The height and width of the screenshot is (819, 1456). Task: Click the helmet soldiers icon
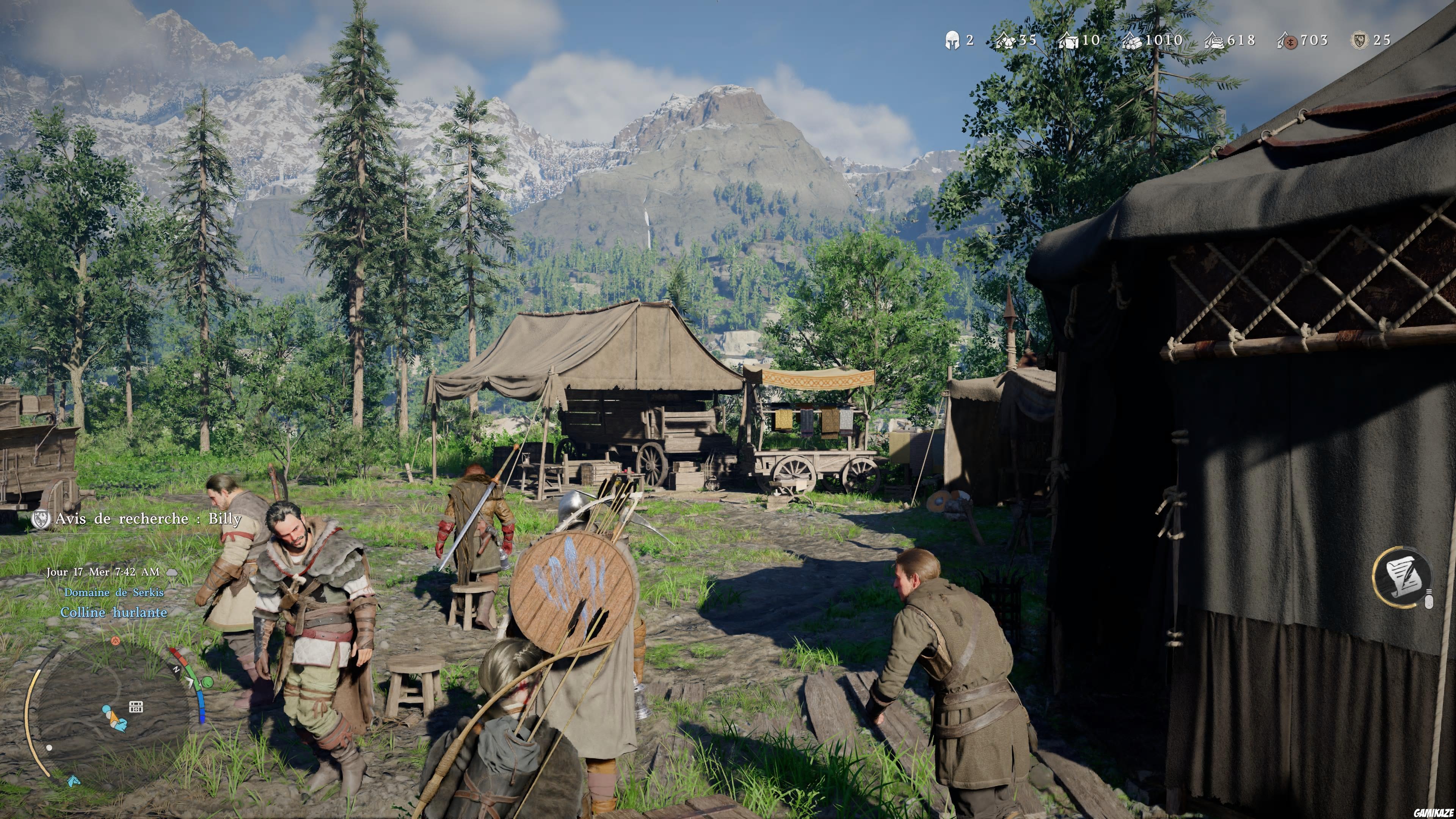pyautogui.click(x=952, y=40)
